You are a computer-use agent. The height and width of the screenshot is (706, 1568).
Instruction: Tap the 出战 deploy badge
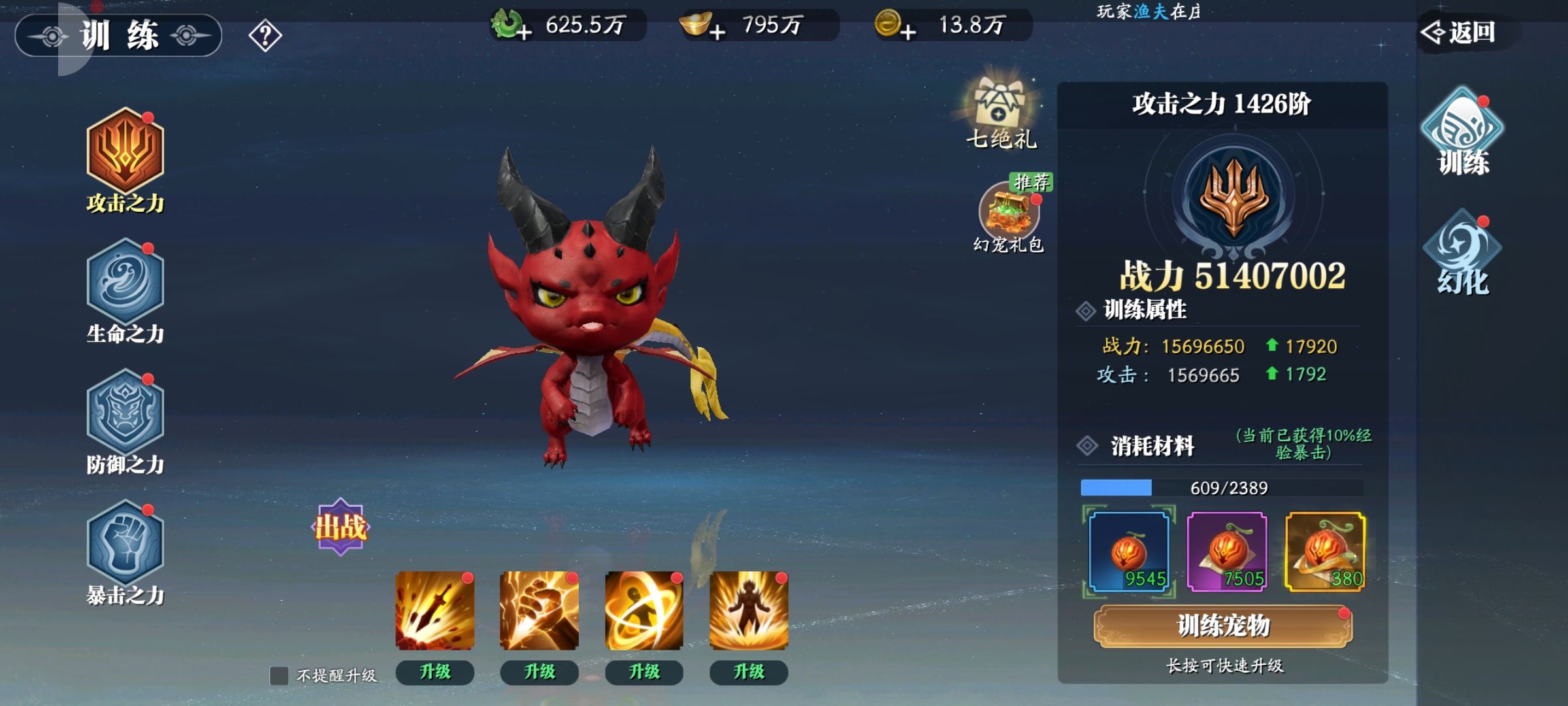(340, 527)
